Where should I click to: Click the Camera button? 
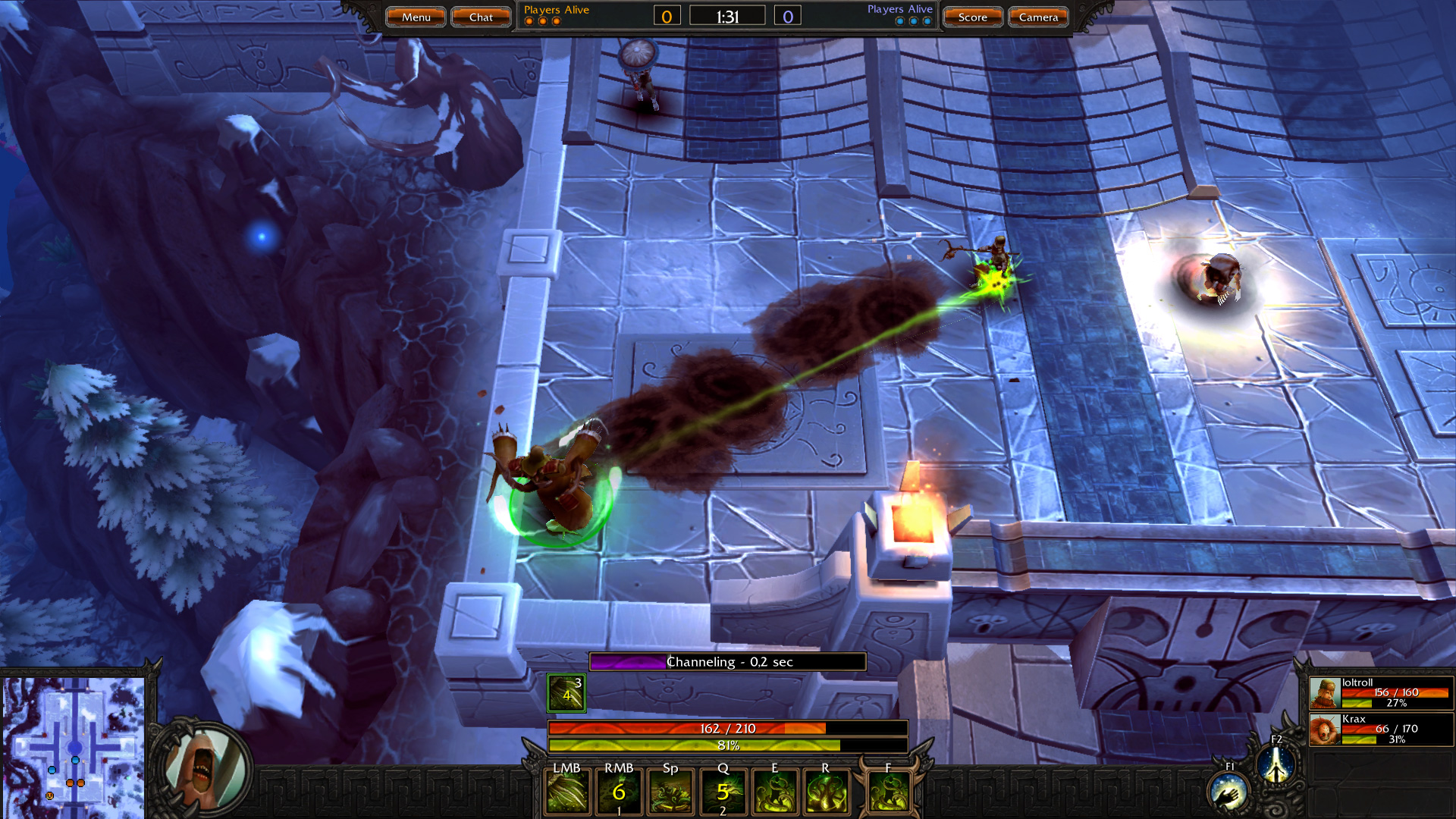[1038, 17]
